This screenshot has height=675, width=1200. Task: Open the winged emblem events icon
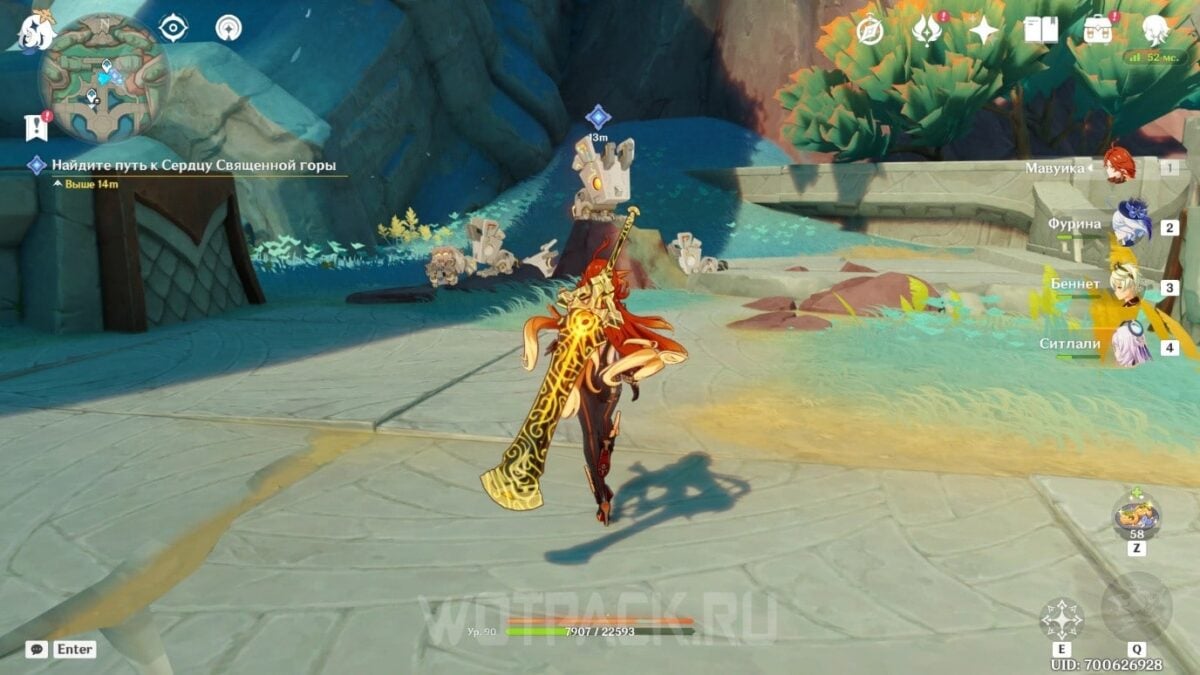coord(927,31)
